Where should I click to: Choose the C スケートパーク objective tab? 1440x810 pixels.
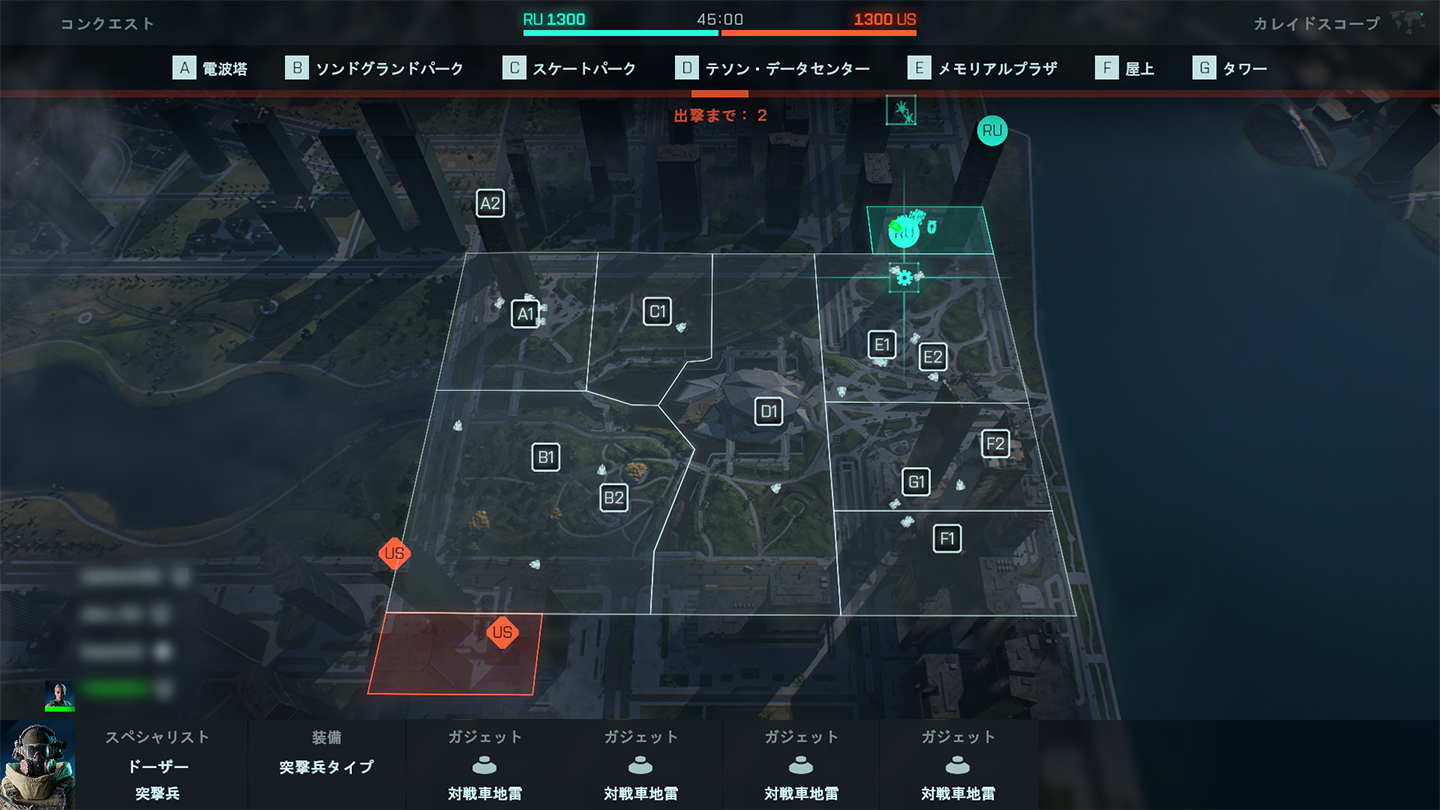(x=569, y=68)
